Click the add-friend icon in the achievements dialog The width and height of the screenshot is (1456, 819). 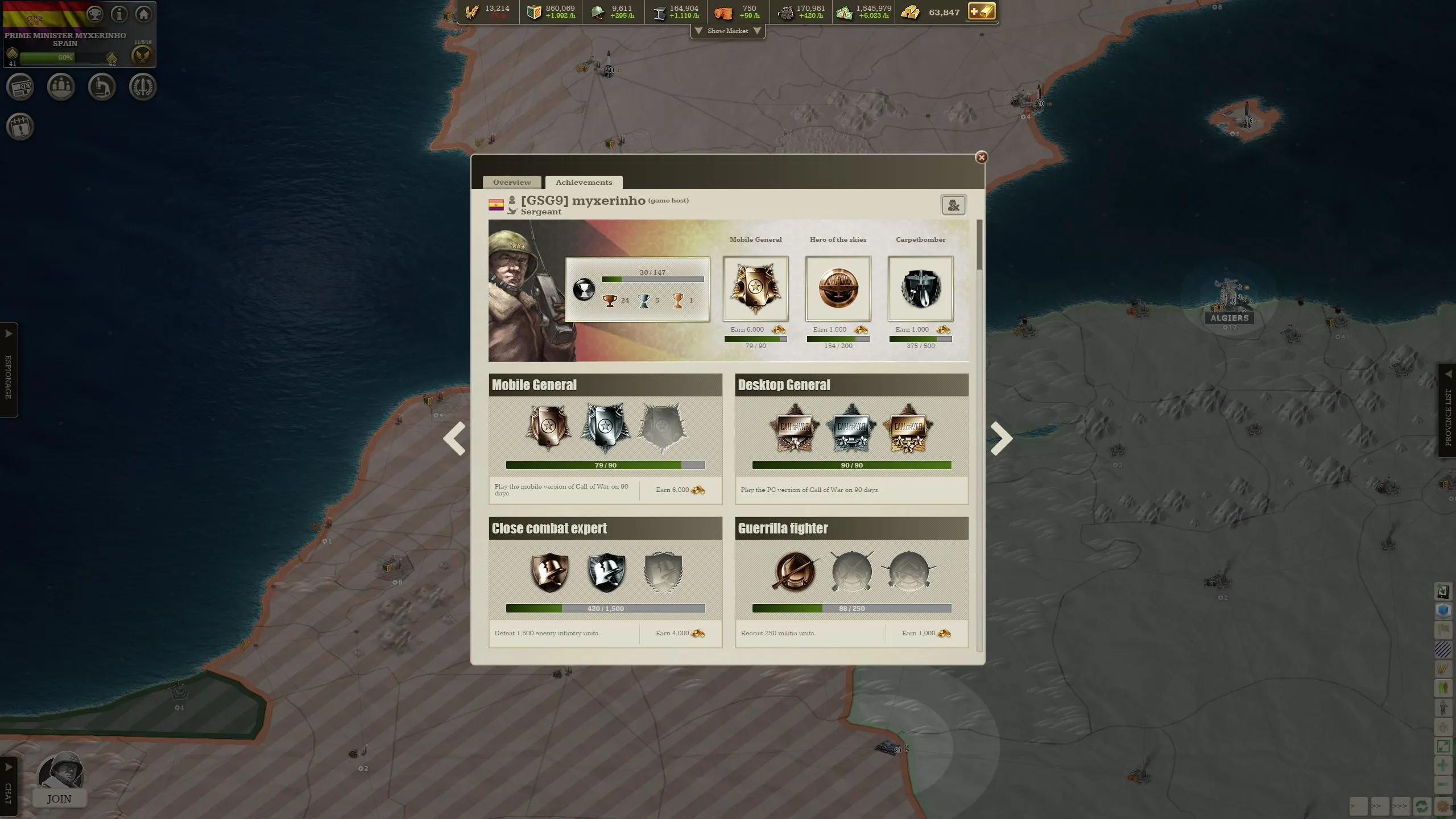(x=953, y=205)
